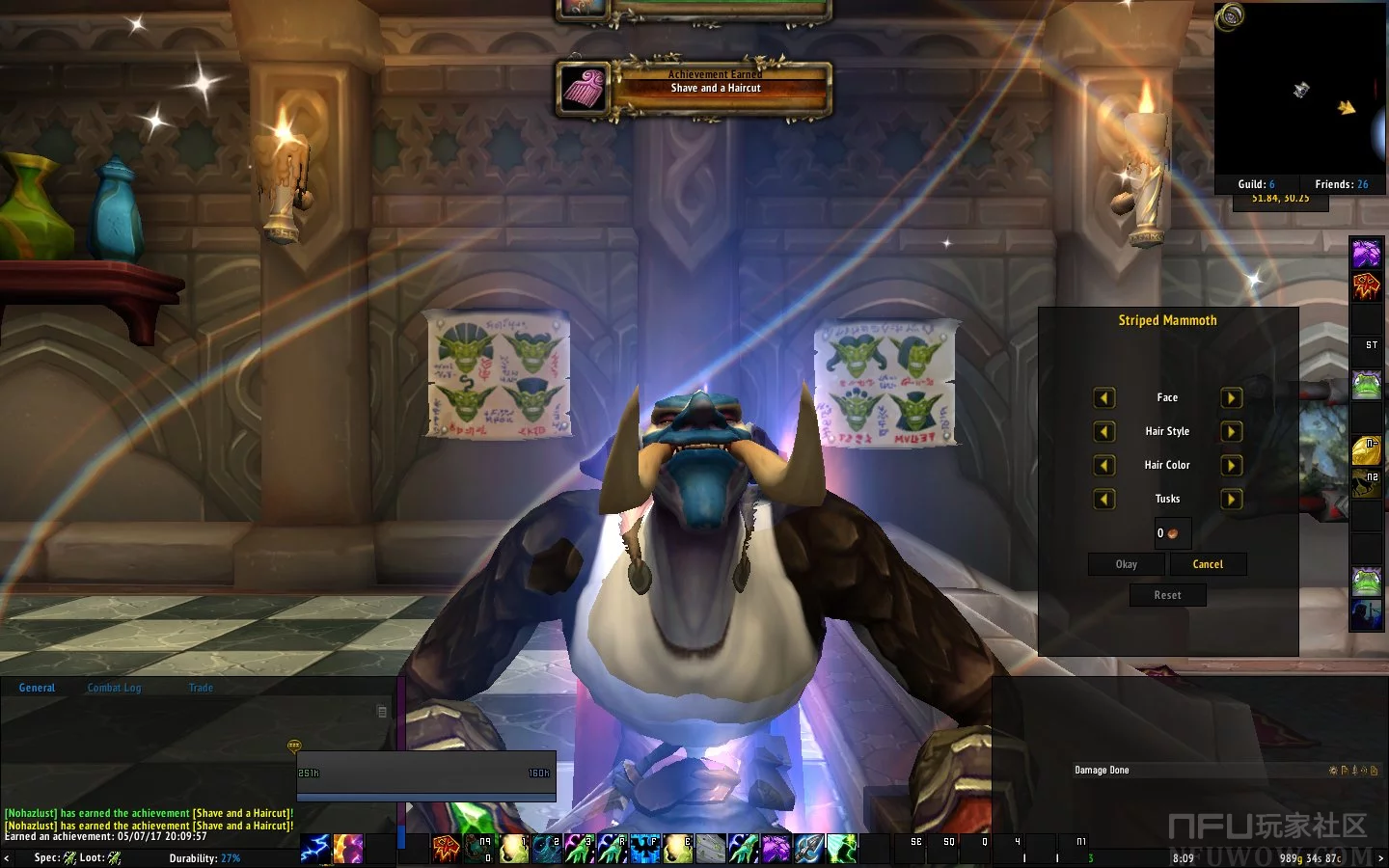Confirm the barbershop changes with Okay

(x=1127, y=564)
